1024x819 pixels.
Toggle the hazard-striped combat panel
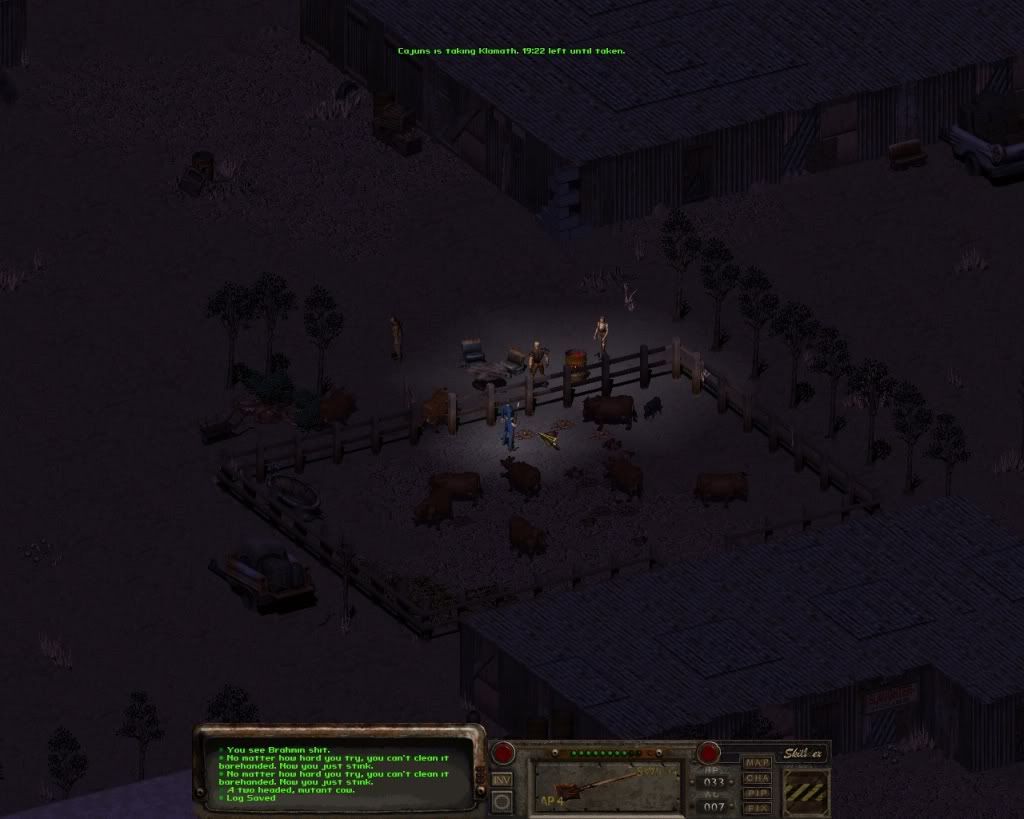point(805,790)
